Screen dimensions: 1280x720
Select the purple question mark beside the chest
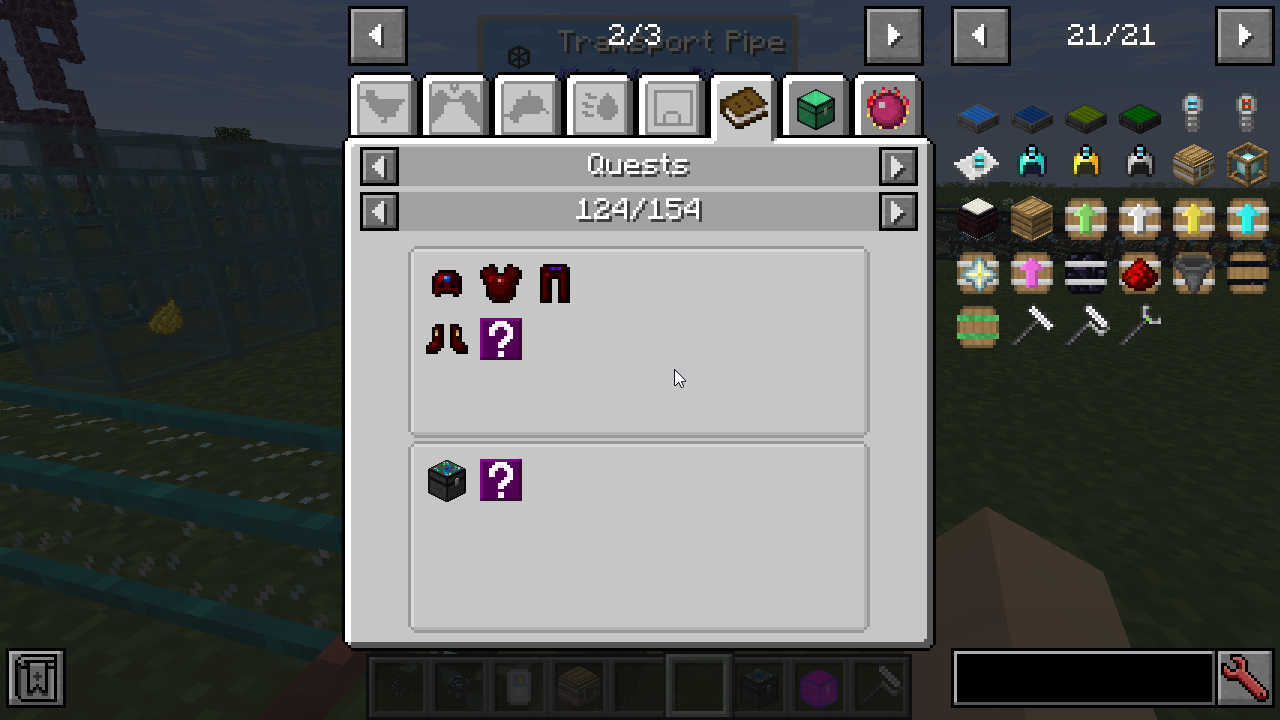click(500, 480)
